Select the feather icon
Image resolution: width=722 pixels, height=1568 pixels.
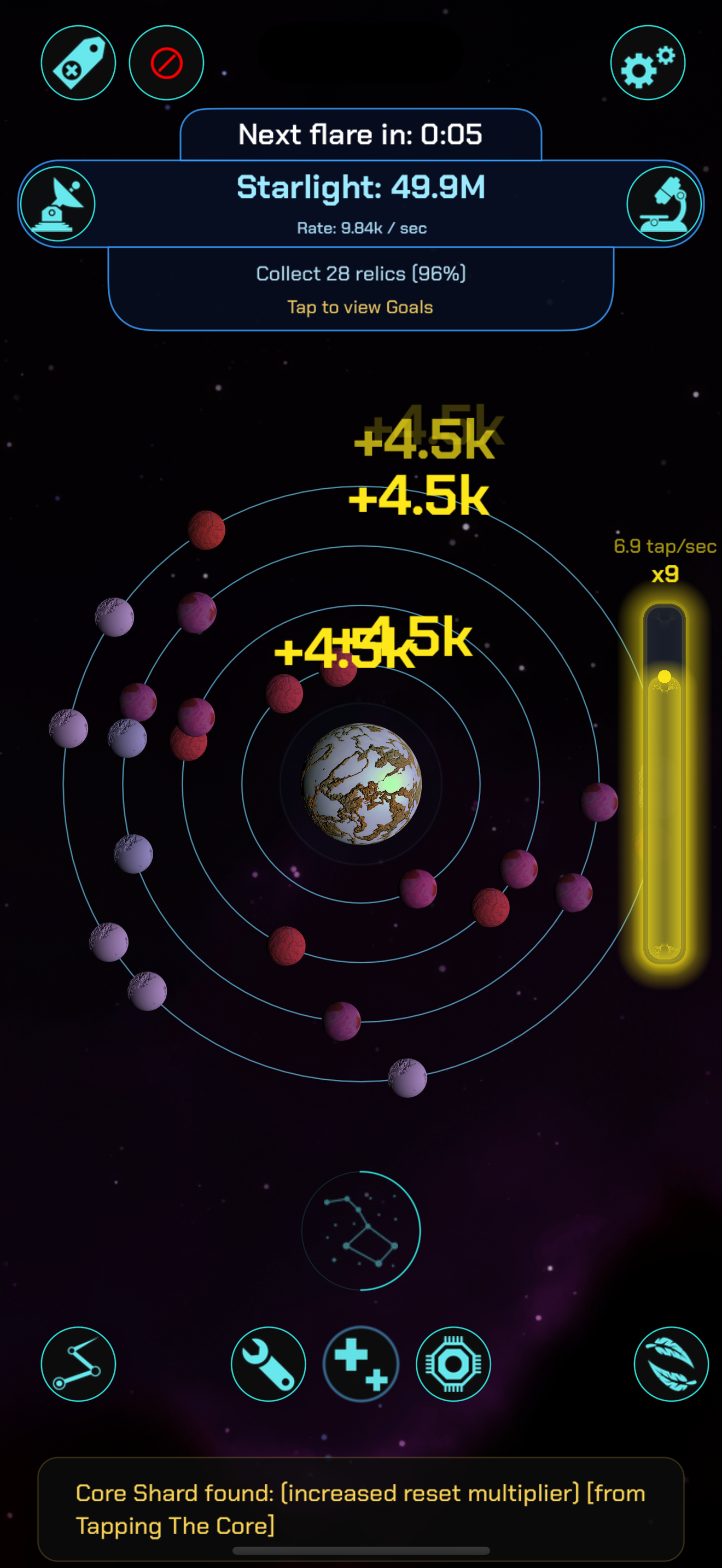pos(672,1365)
